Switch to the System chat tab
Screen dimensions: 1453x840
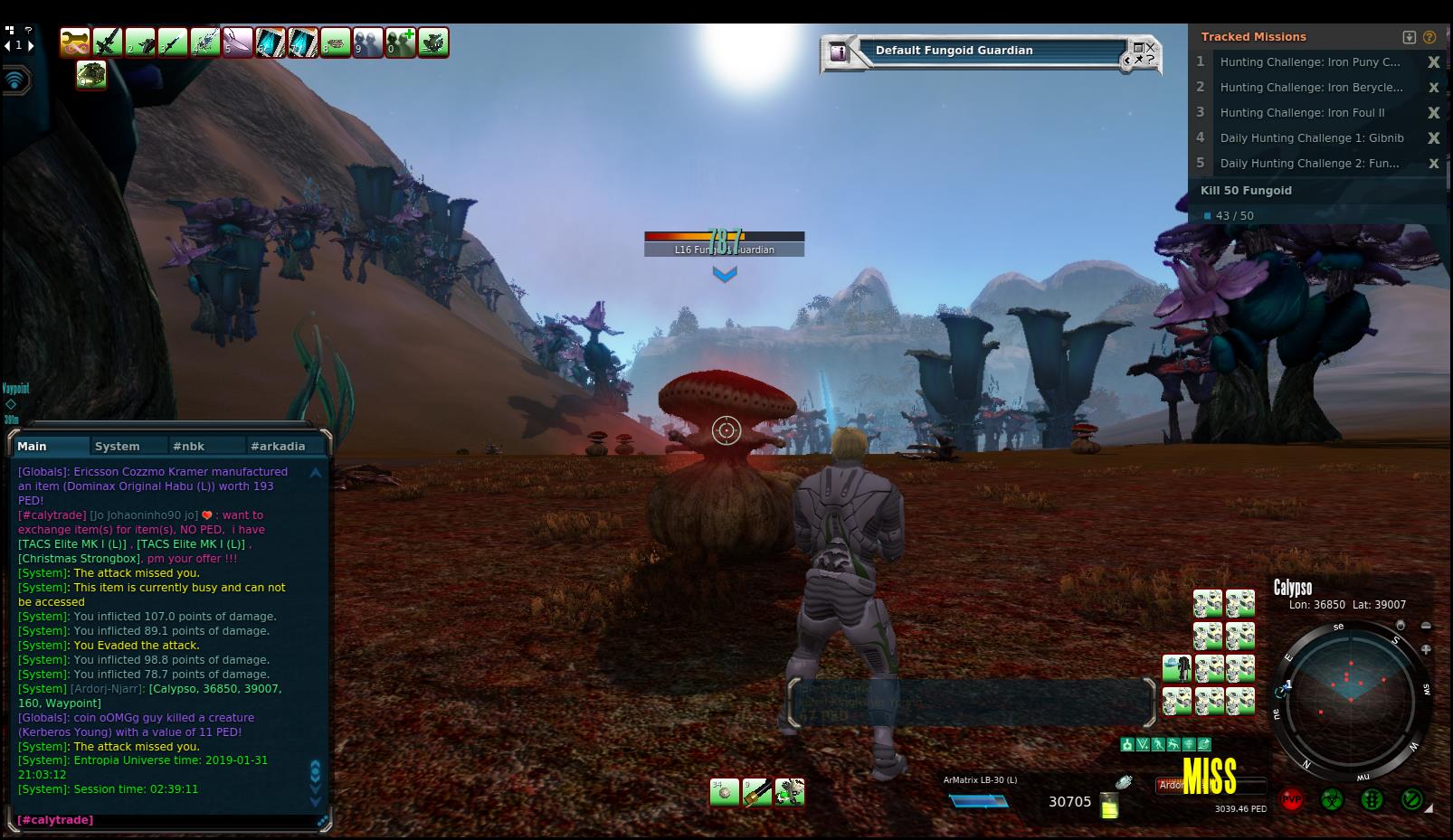(x=118, y=446)
